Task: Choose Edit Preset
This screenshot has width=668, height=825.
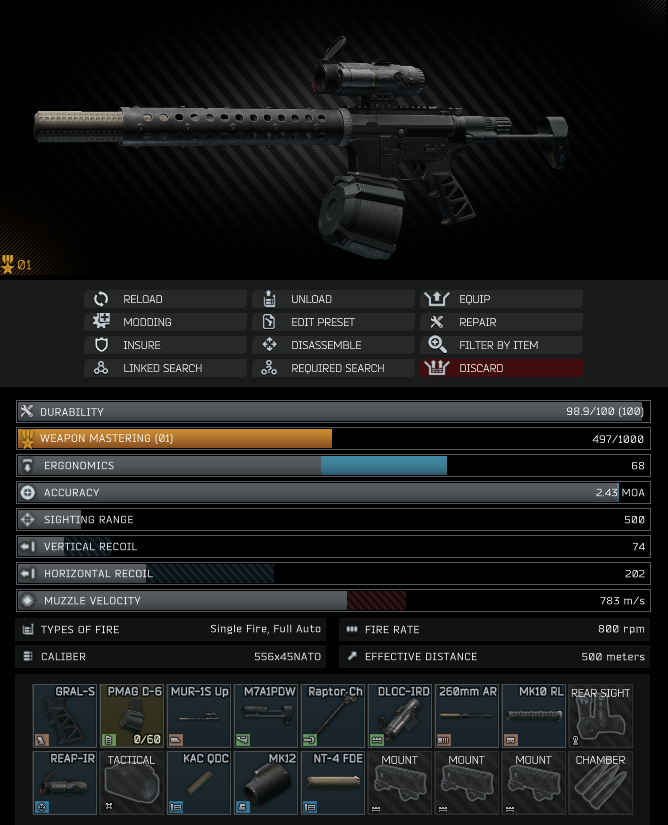Action: (x=333, y=322)
